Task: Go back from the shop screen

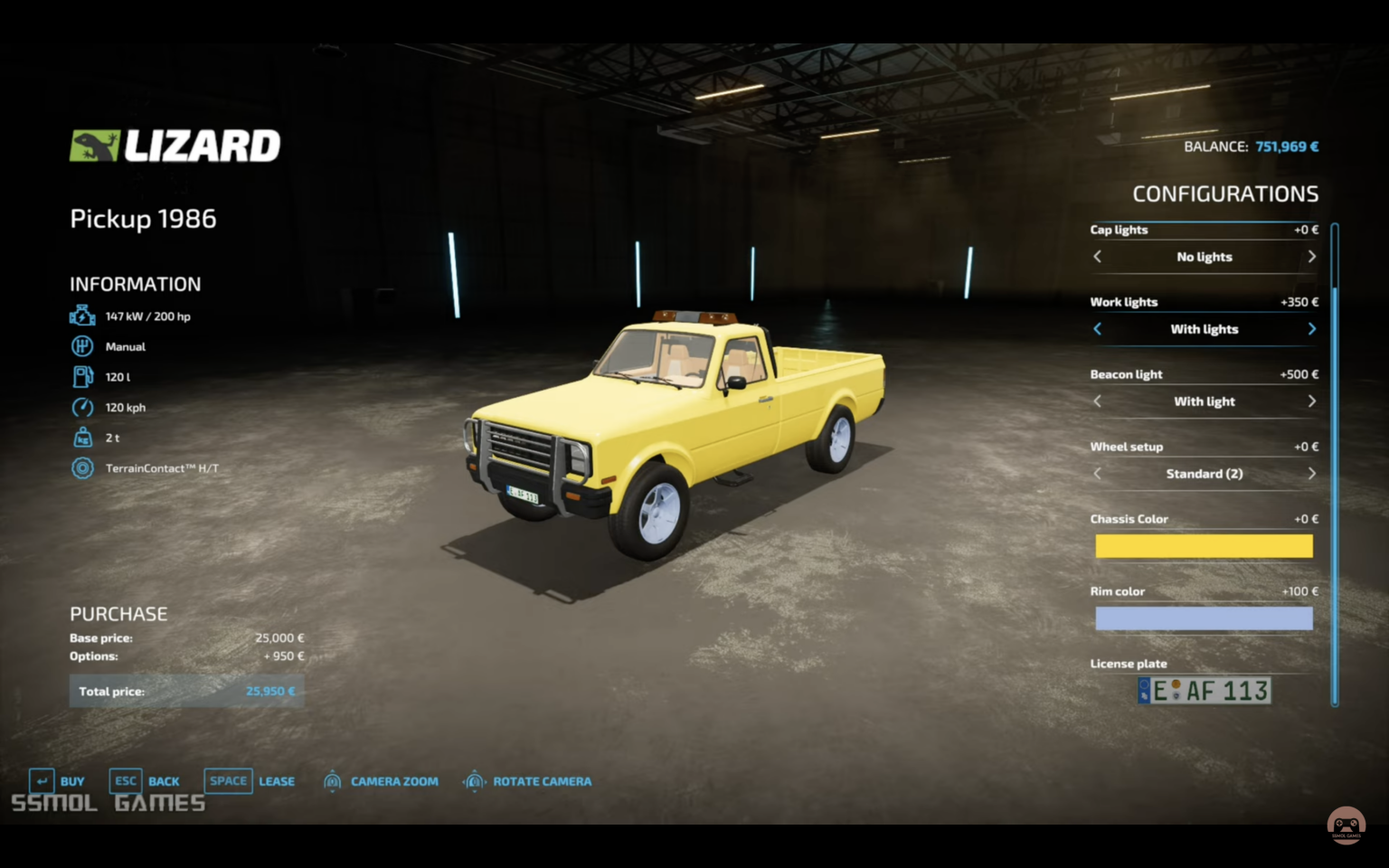Action: tap(145, 781)
